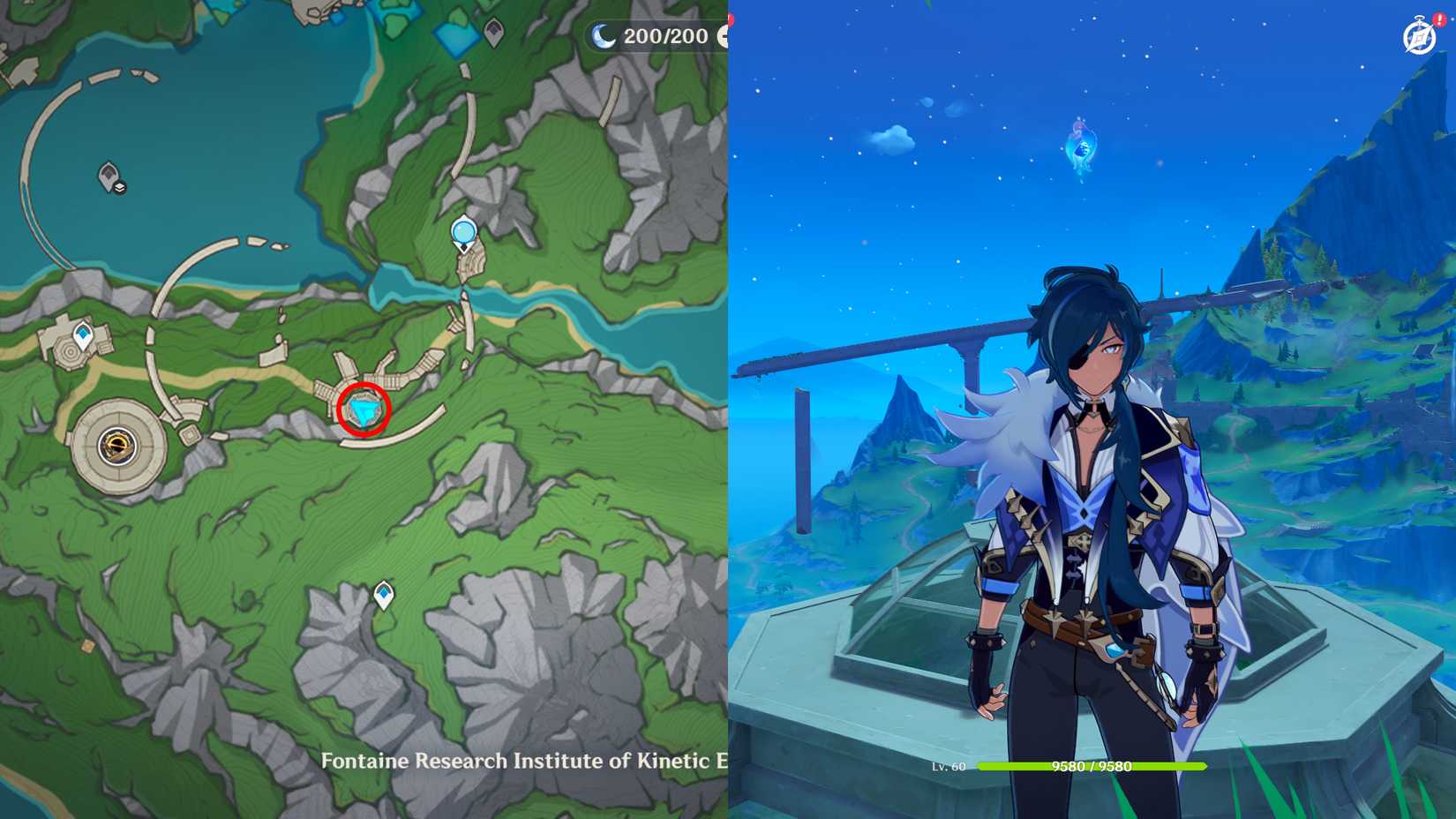Click the Fontaine Research Institute map label
This screenshot has width=1456, height=819.
(521, 761)
